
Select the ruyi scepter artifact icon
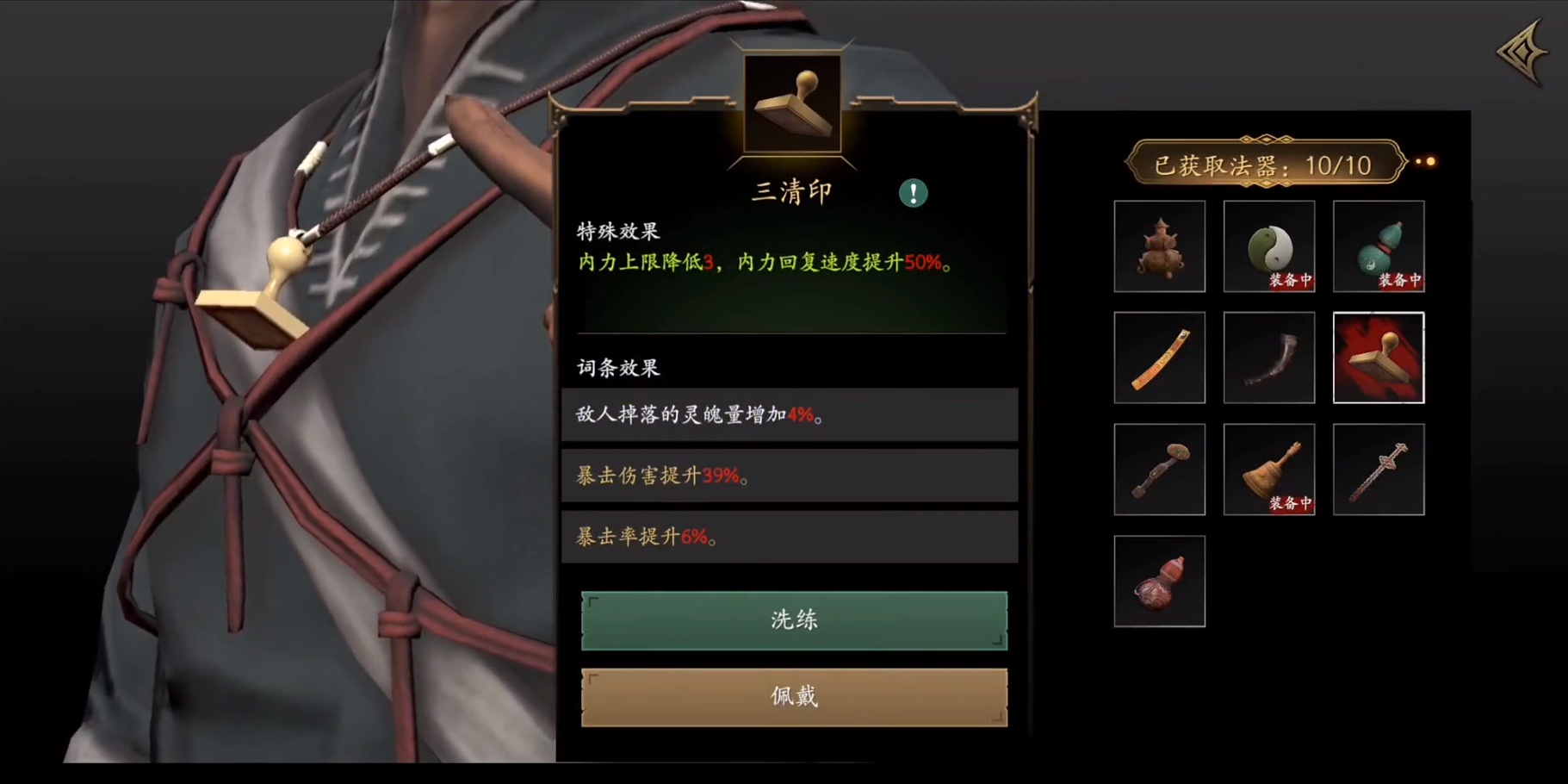[1159, 469]
